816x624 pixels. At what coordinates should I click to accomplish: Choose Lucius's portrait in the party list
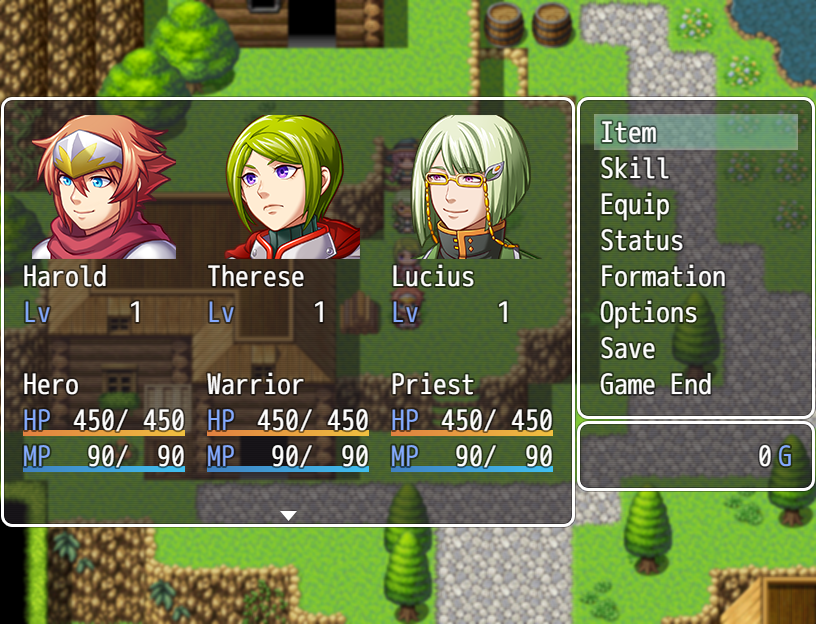point(472,187)
